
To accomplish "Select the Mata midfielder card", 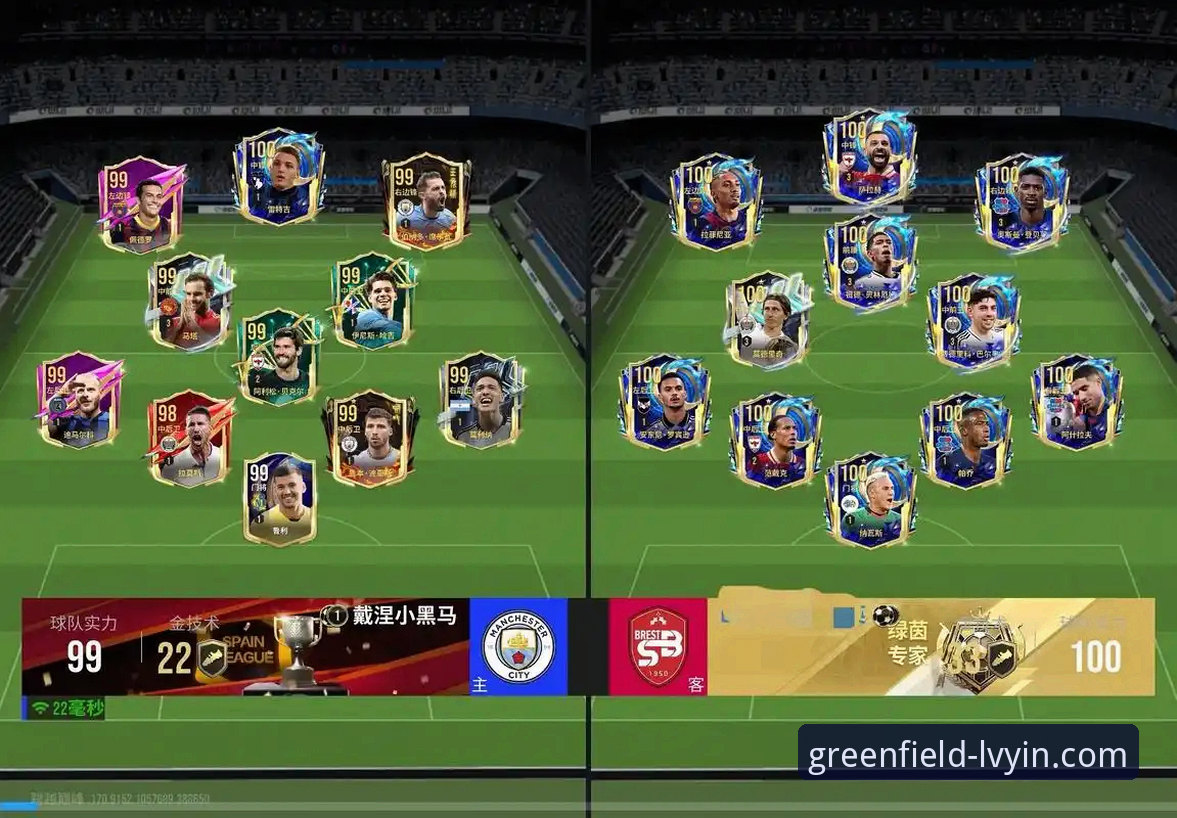I will (190, 302).
